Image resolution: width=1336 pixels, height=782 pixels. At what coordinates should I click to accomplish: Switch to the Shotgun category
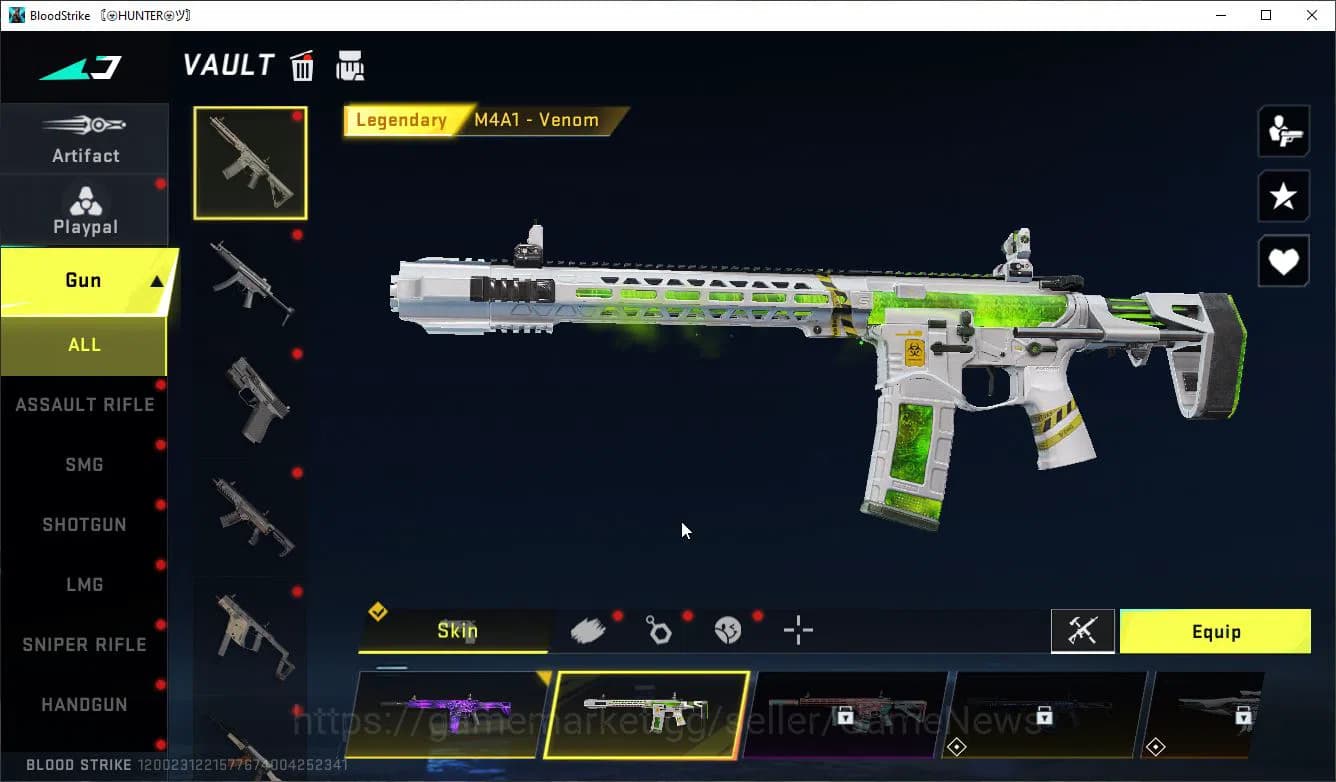pyautogui.click(x=84, y=525)
